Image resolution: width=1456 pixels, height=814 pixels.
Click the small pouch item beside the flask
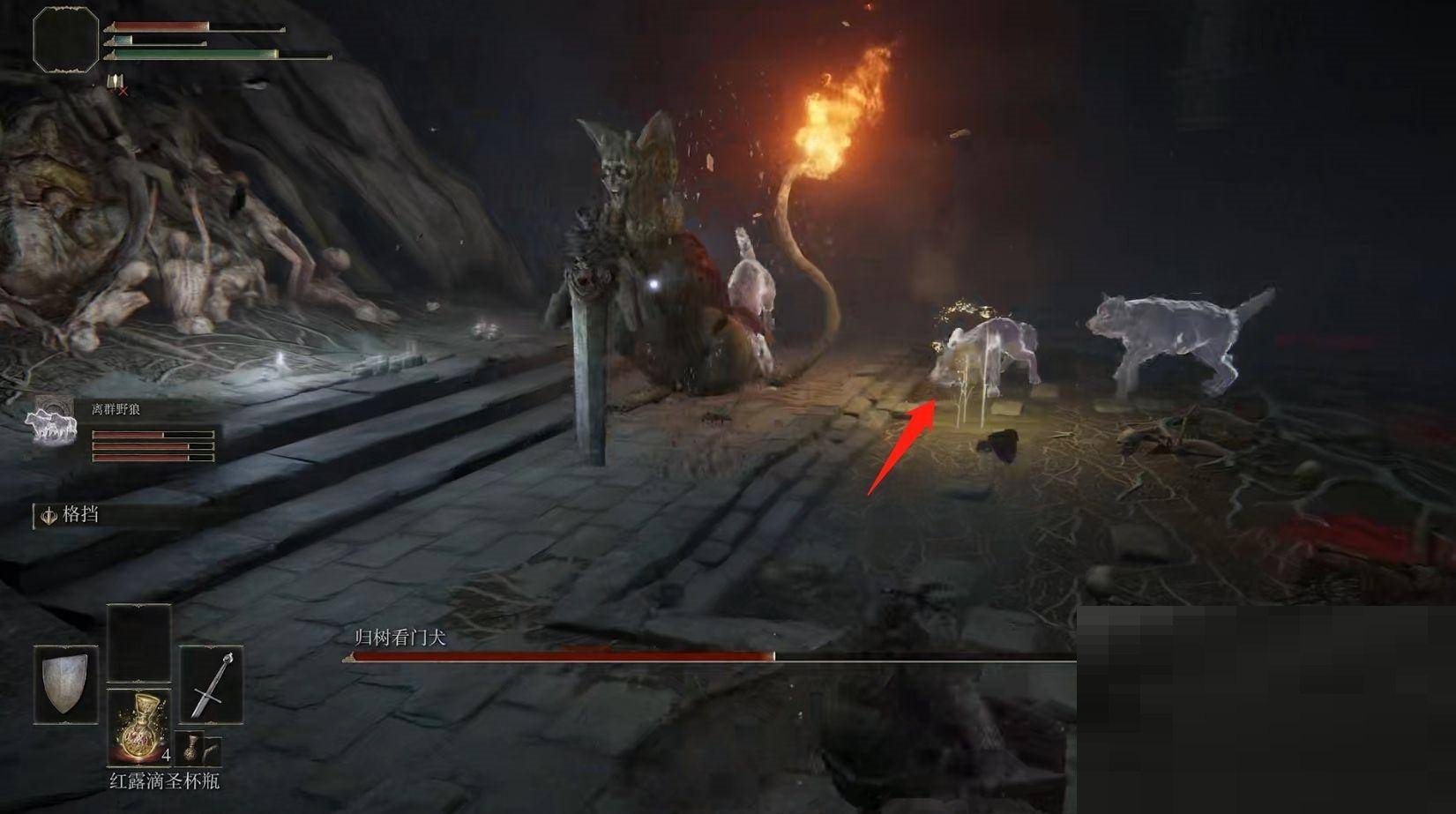[x=190, y=748]
